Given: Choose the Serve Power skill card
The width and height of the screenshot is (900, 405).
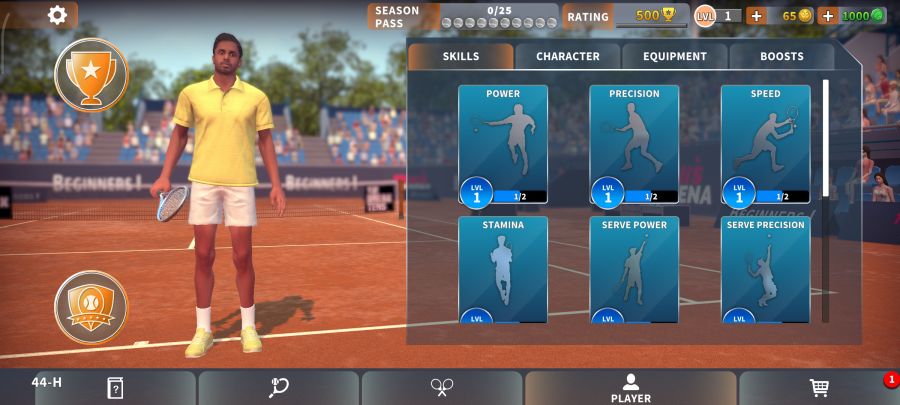Looking at the screenshot, I should tap(634, 269).
